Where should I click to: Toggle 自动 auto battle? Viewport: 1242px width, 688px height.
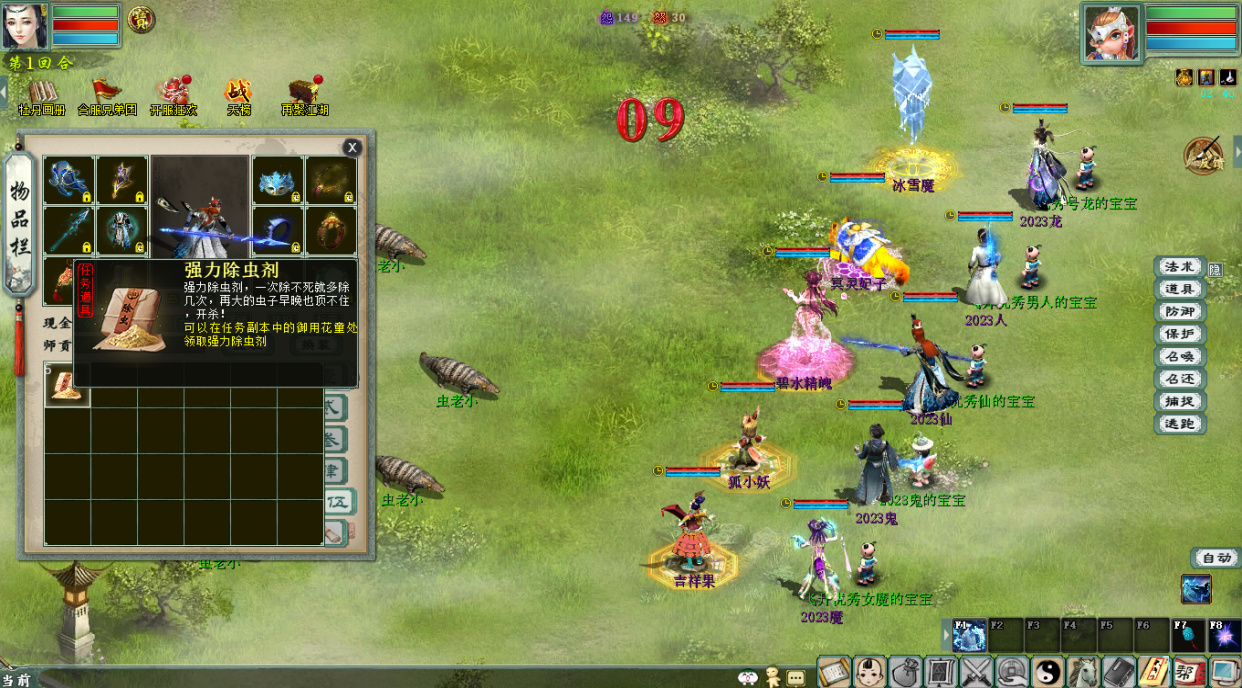coord(1215,558)
